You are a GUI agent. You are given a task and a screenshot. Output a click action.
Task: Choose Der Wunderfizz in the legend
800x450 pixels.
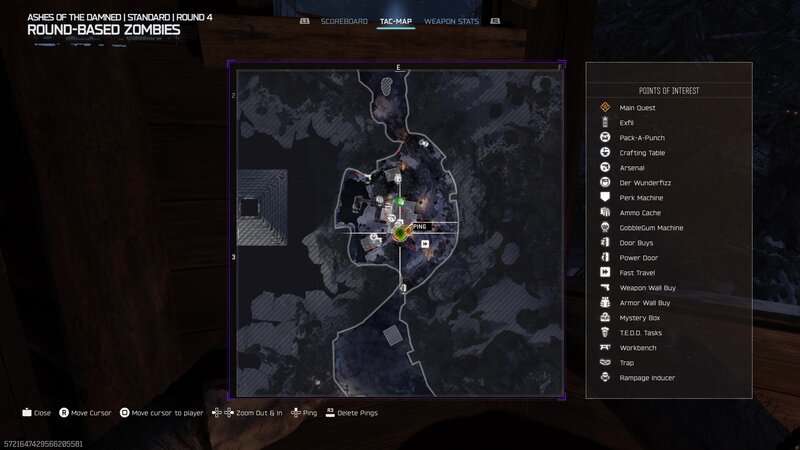point(642,182)
